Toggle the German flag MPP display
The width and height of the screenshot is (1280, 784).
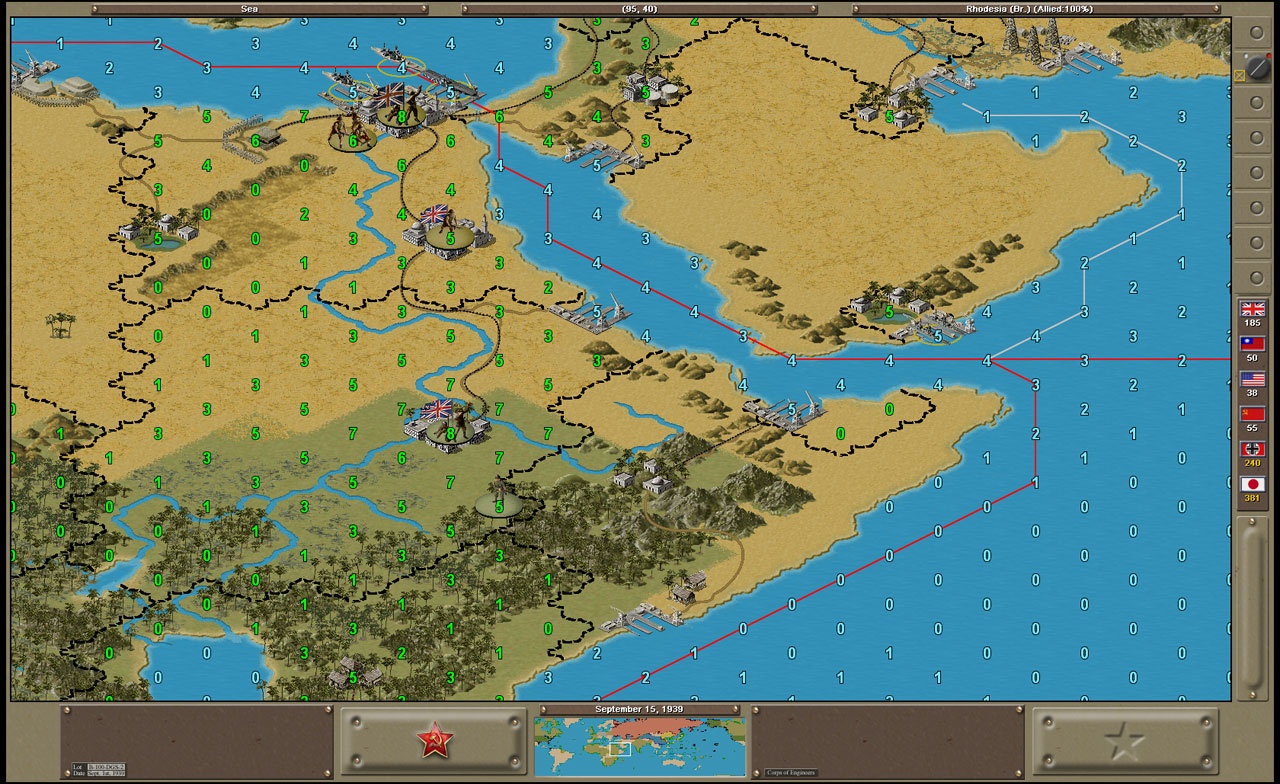[1253, 449]
